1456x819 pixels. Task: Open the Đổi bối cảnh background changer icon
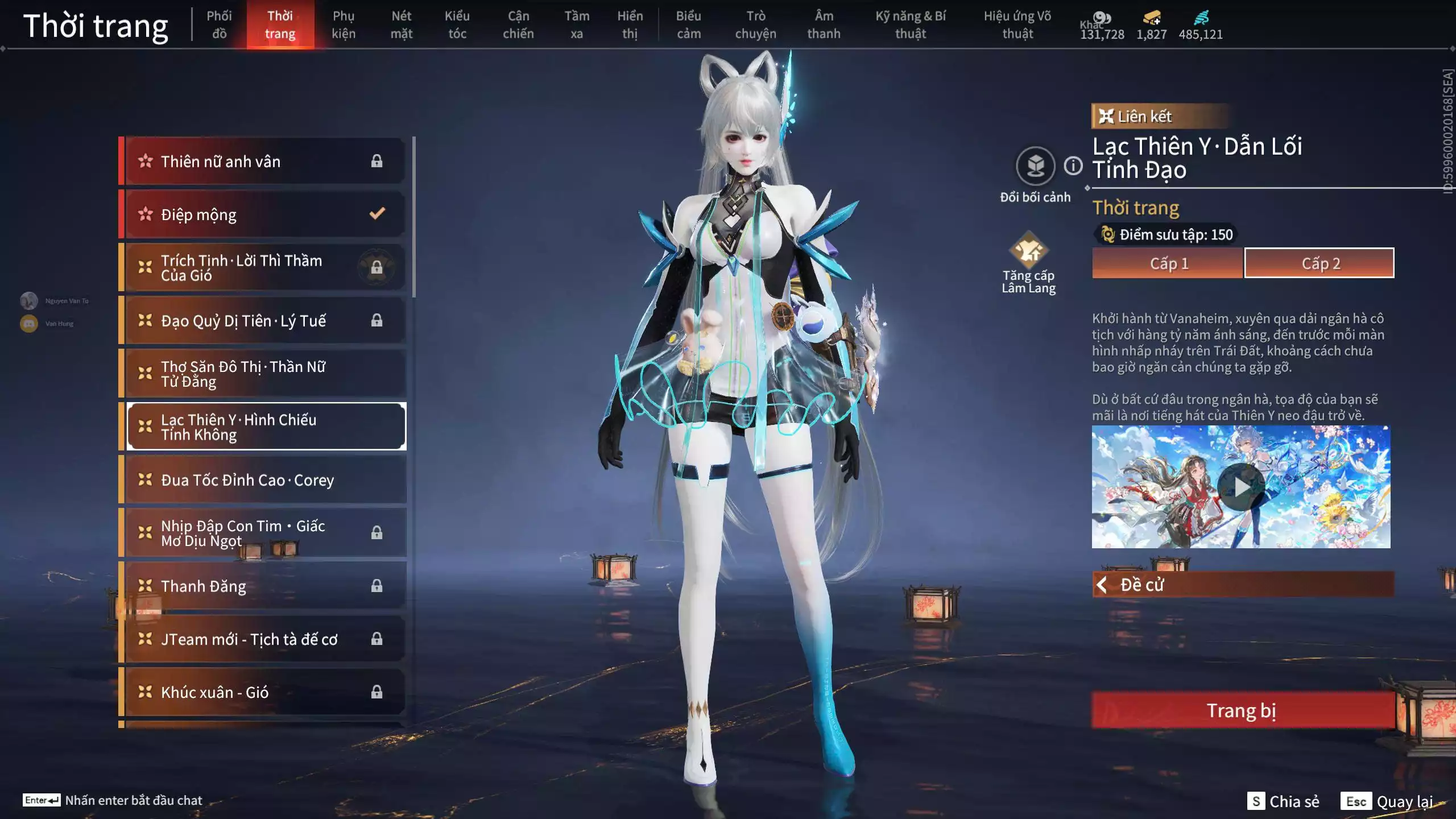(x=1036, y=166)
